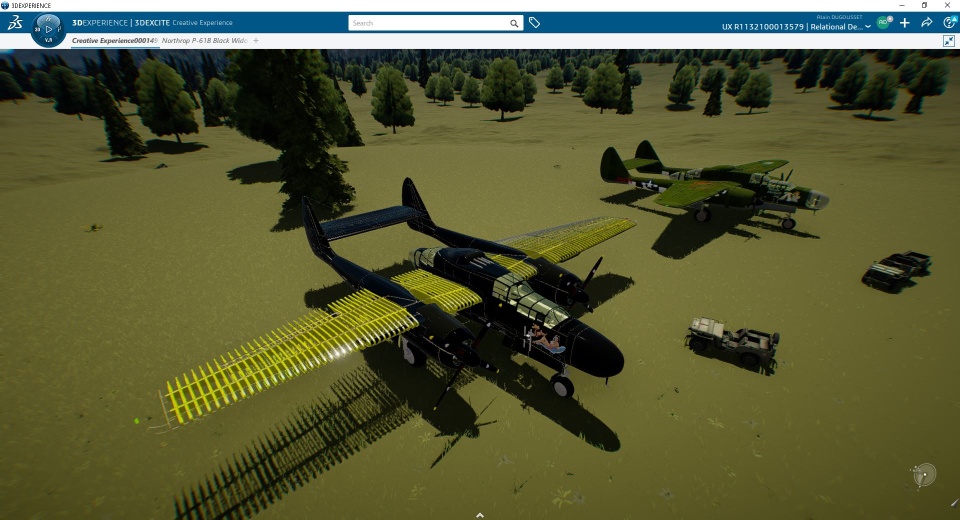Image resolution: width=960 pixels, height=520 pixels.
Task: Click the plus Add icon in the top bar
Action: click(x=905, y=22)
